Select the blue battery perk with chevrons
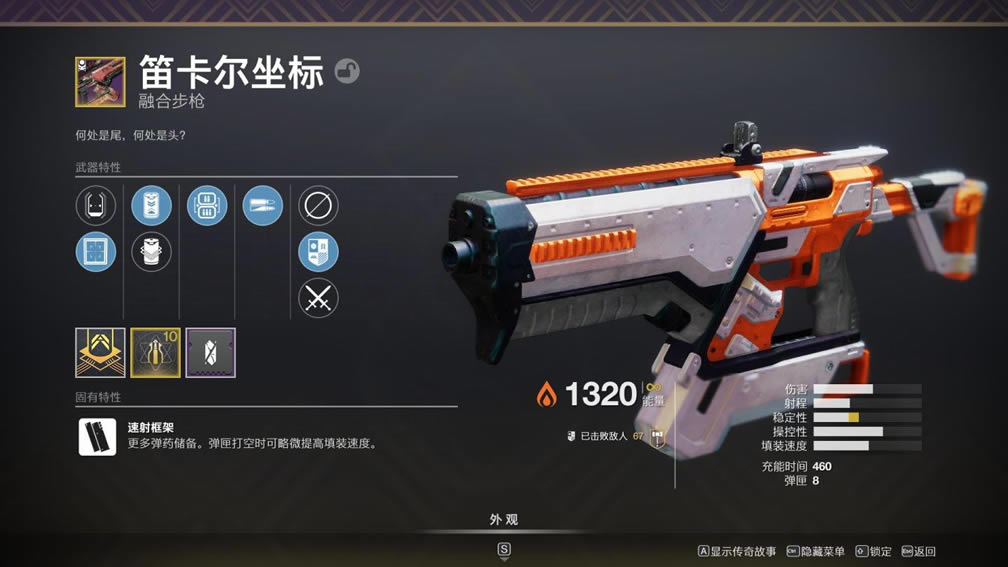The image size is (1008, 567). [151, 206]
